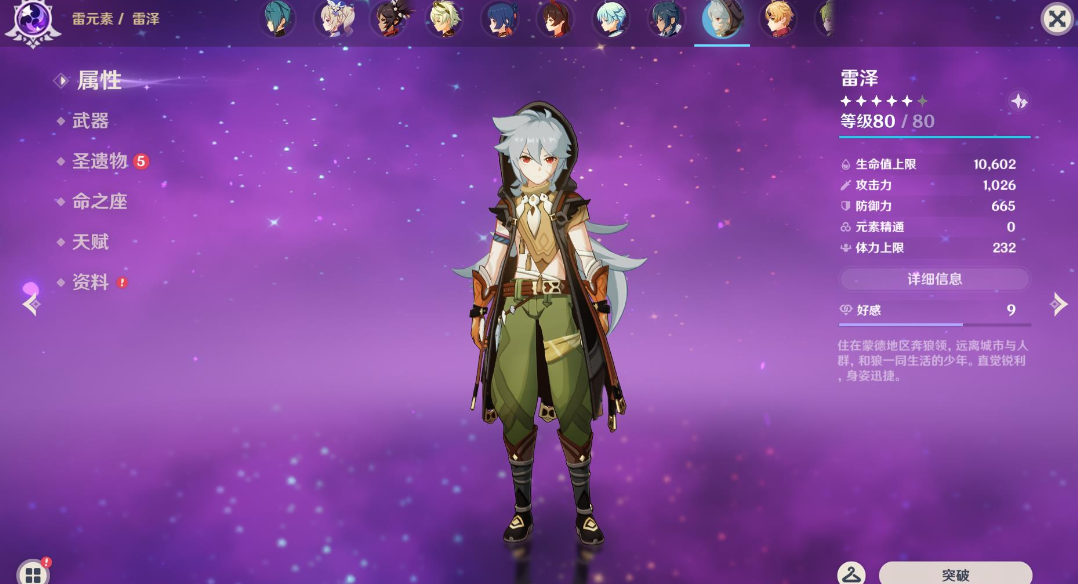This screenshot has width=1078, height=584.
Task: View the 资料 profile section
Action: (x=90, y=282)
